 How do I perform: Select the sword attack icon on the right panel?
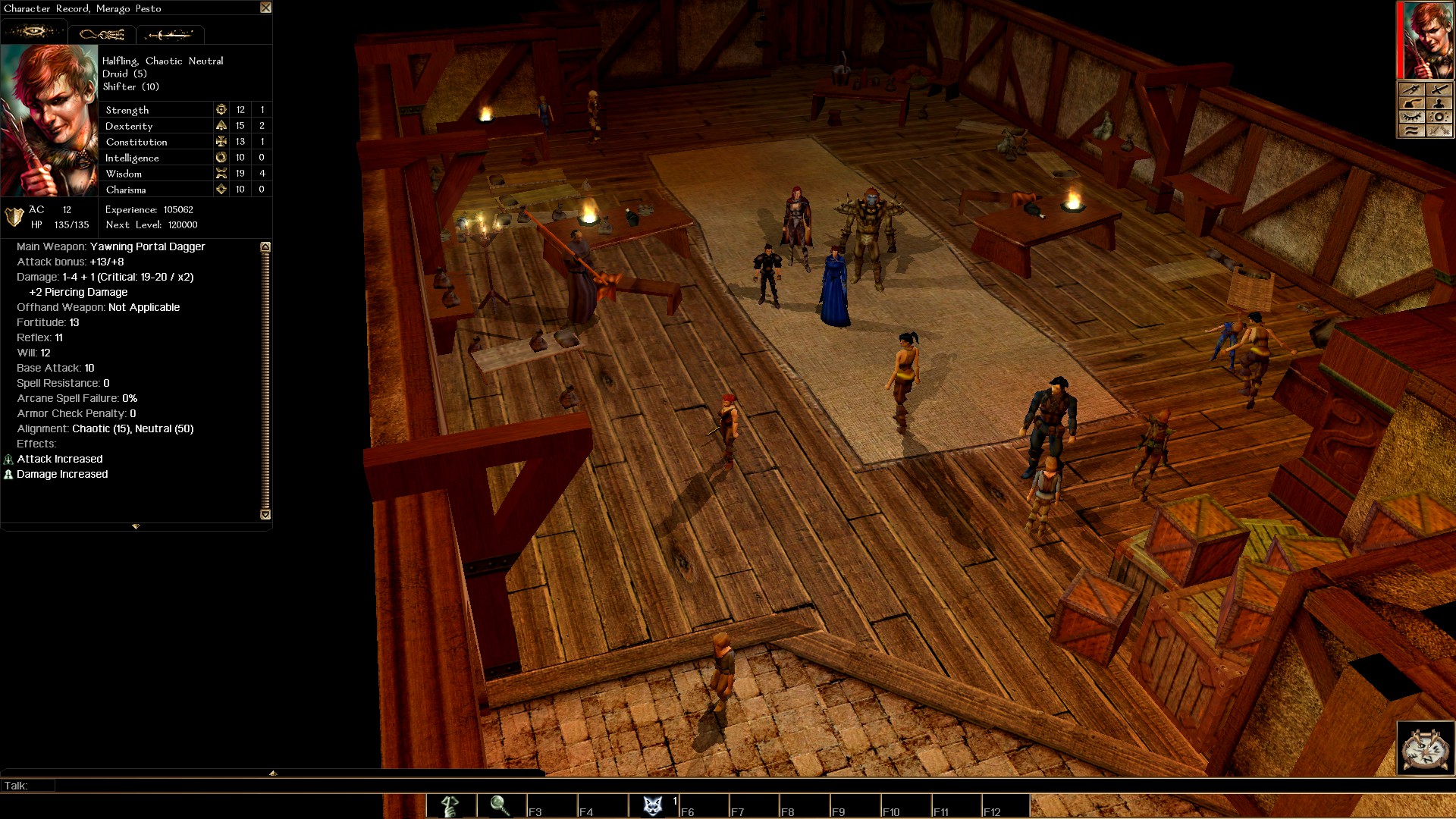[1439, 89]
